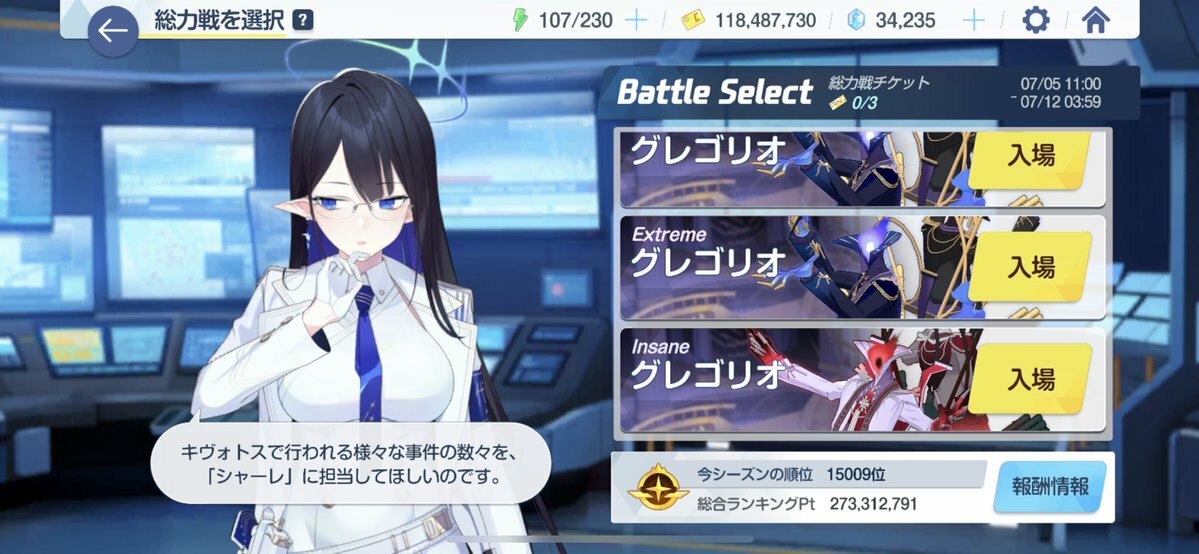This screenshot has height=554, width=1199.
Task: Go back using the arrow button
Action: [113, 32]
